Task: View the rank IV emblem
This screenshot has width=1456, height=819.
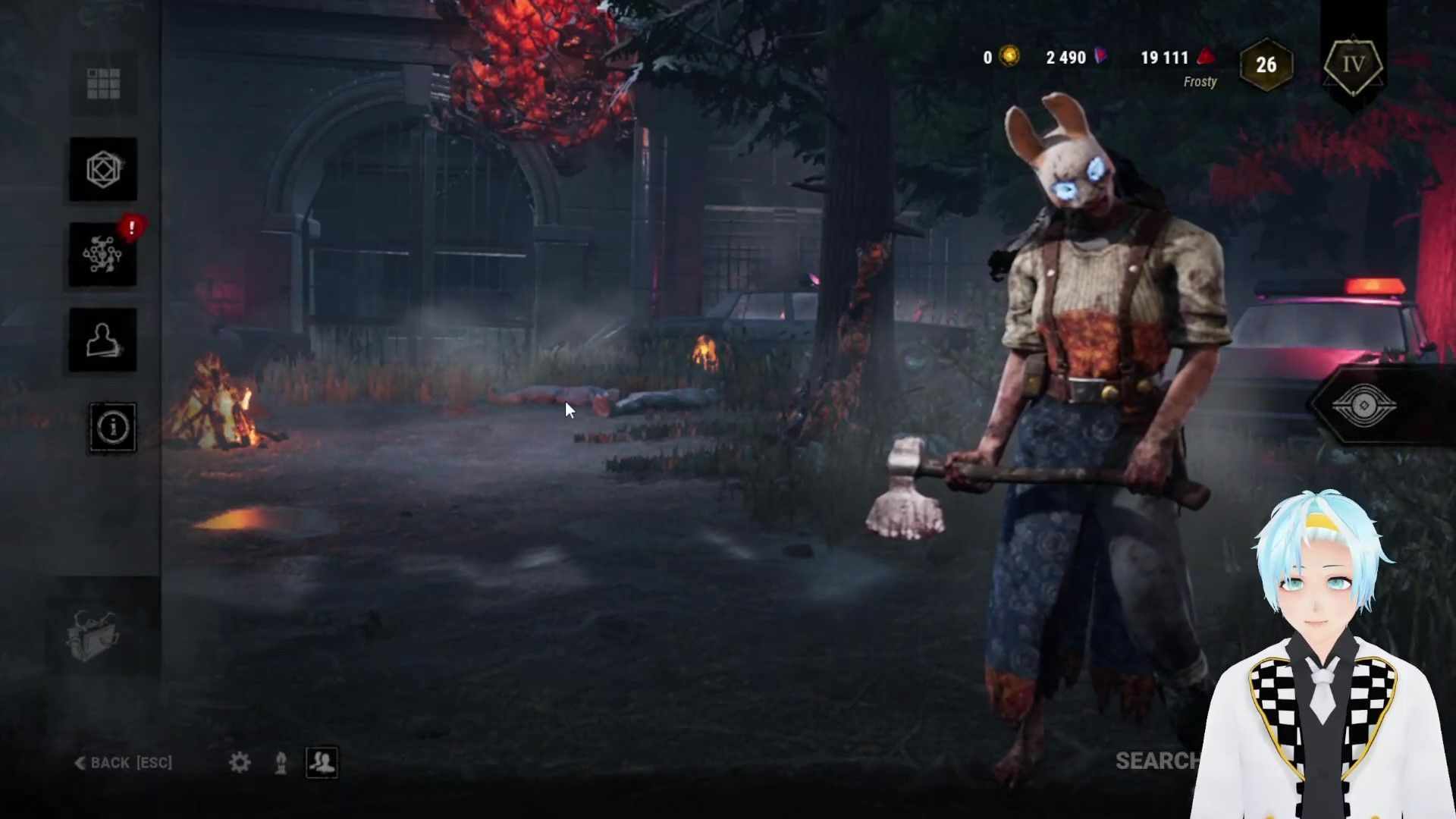Action: pyautogui.click(x=1354, y=65)
